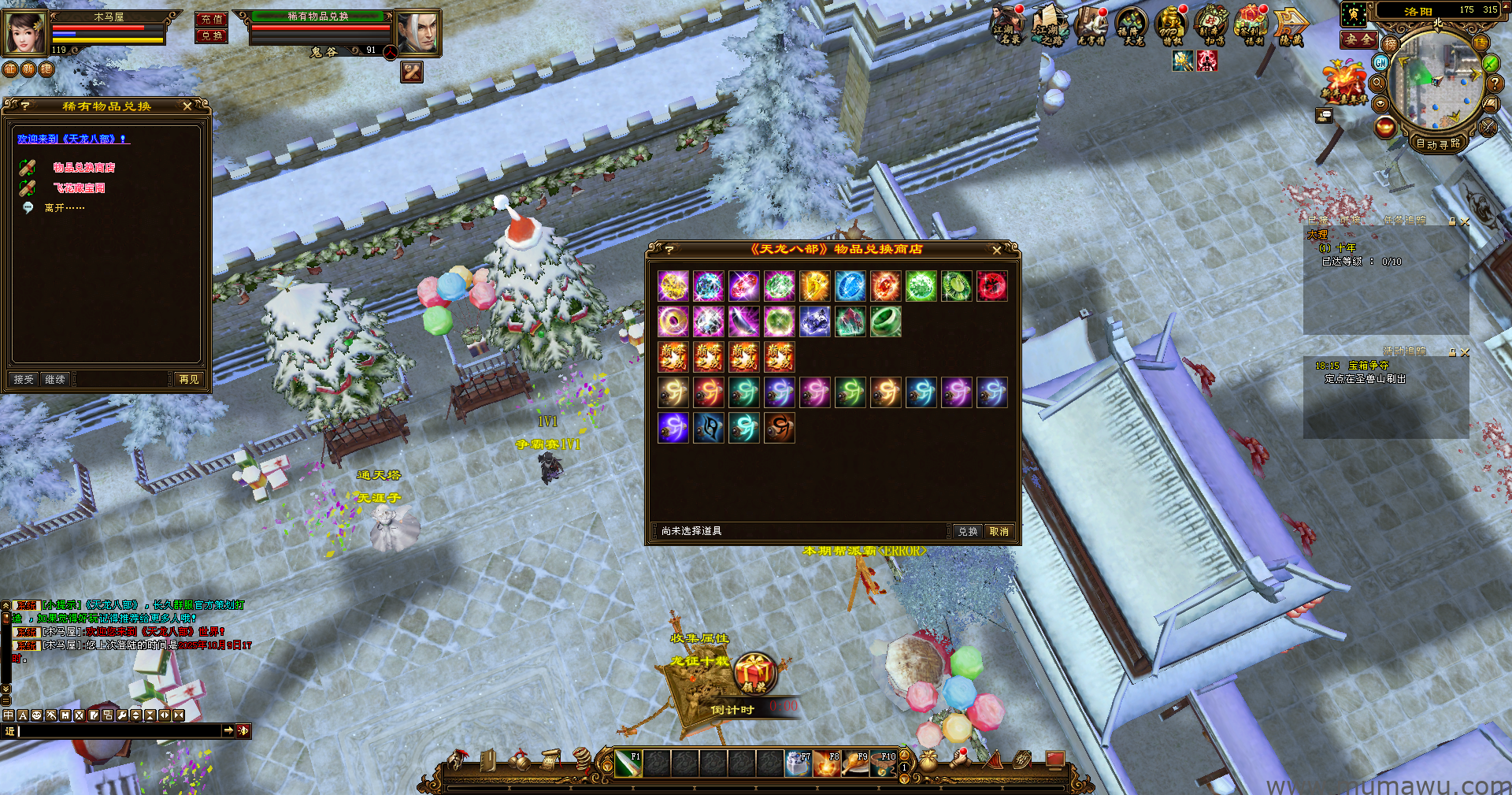
Task: Open the 江湖名录 top menu icon
Action: coord(1006,25)
